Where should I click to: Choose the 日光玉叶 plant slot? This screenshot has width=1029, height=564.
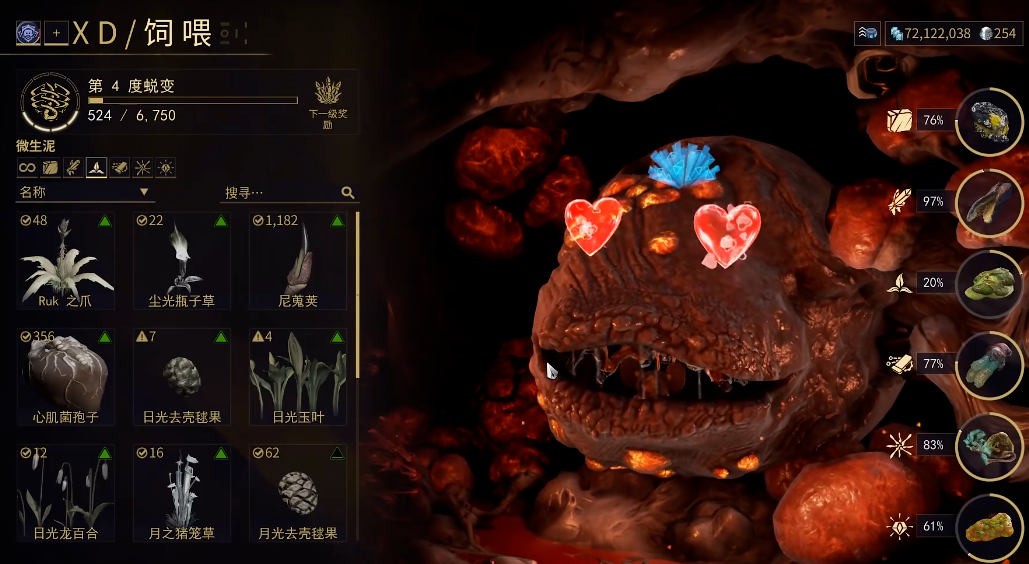pyautogui.click(x=298, y=377)
